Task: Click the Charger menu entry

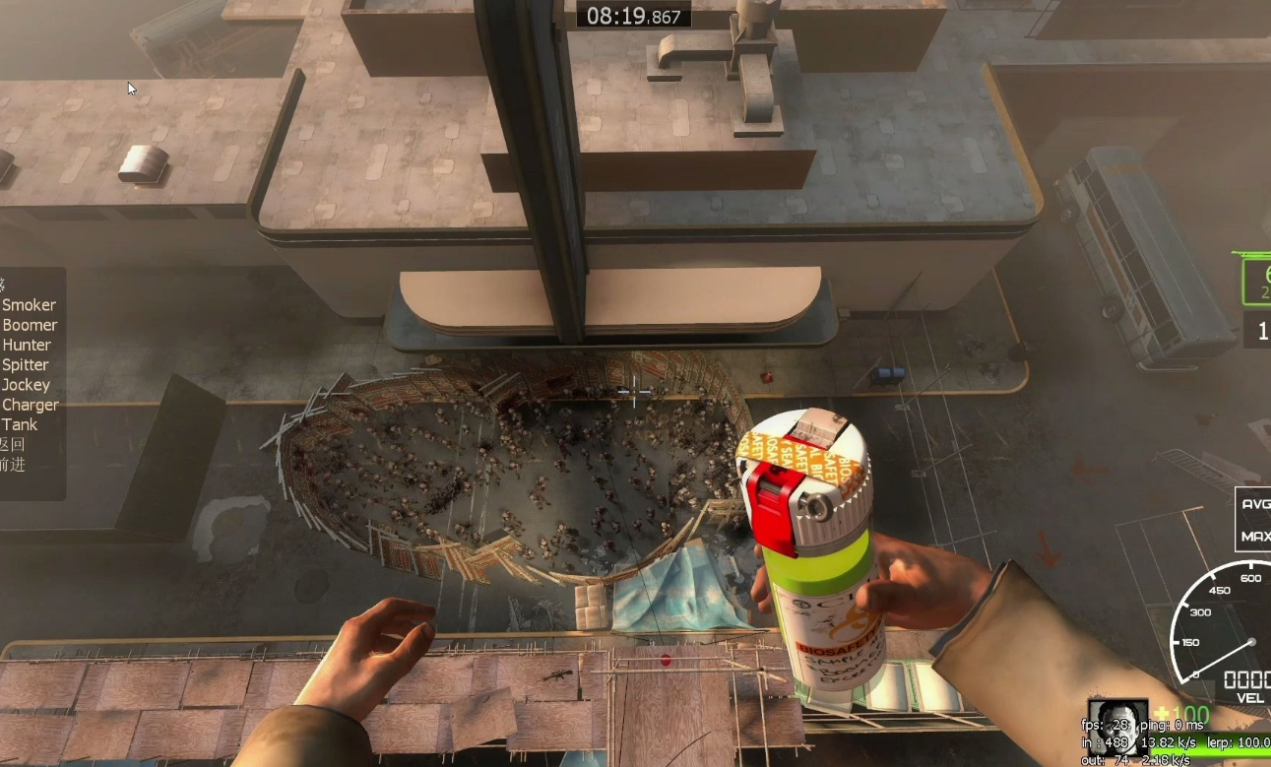Action: (x=30, y=405)
